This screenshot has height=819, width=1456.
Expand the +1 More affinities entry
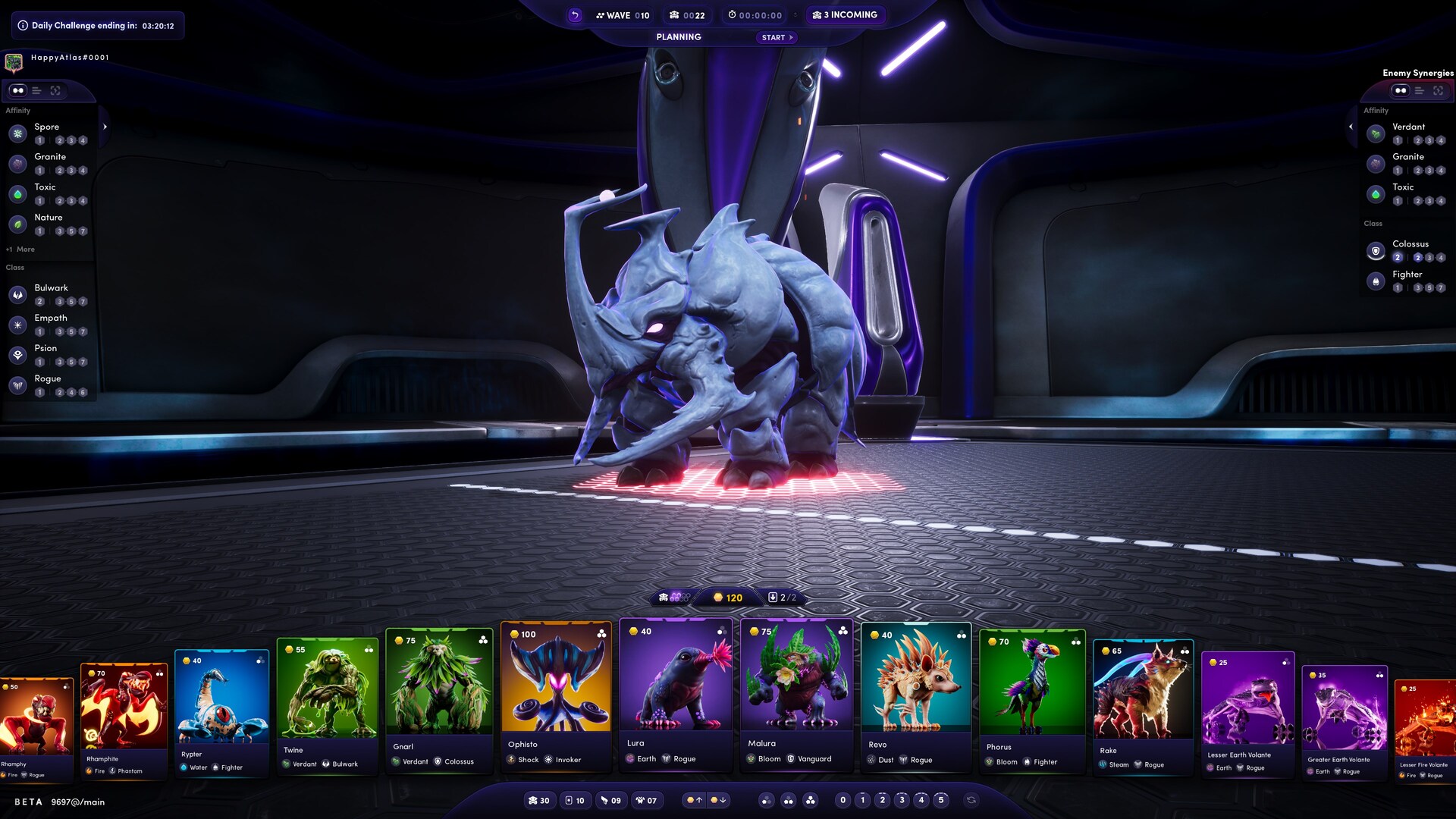point(19,249)
